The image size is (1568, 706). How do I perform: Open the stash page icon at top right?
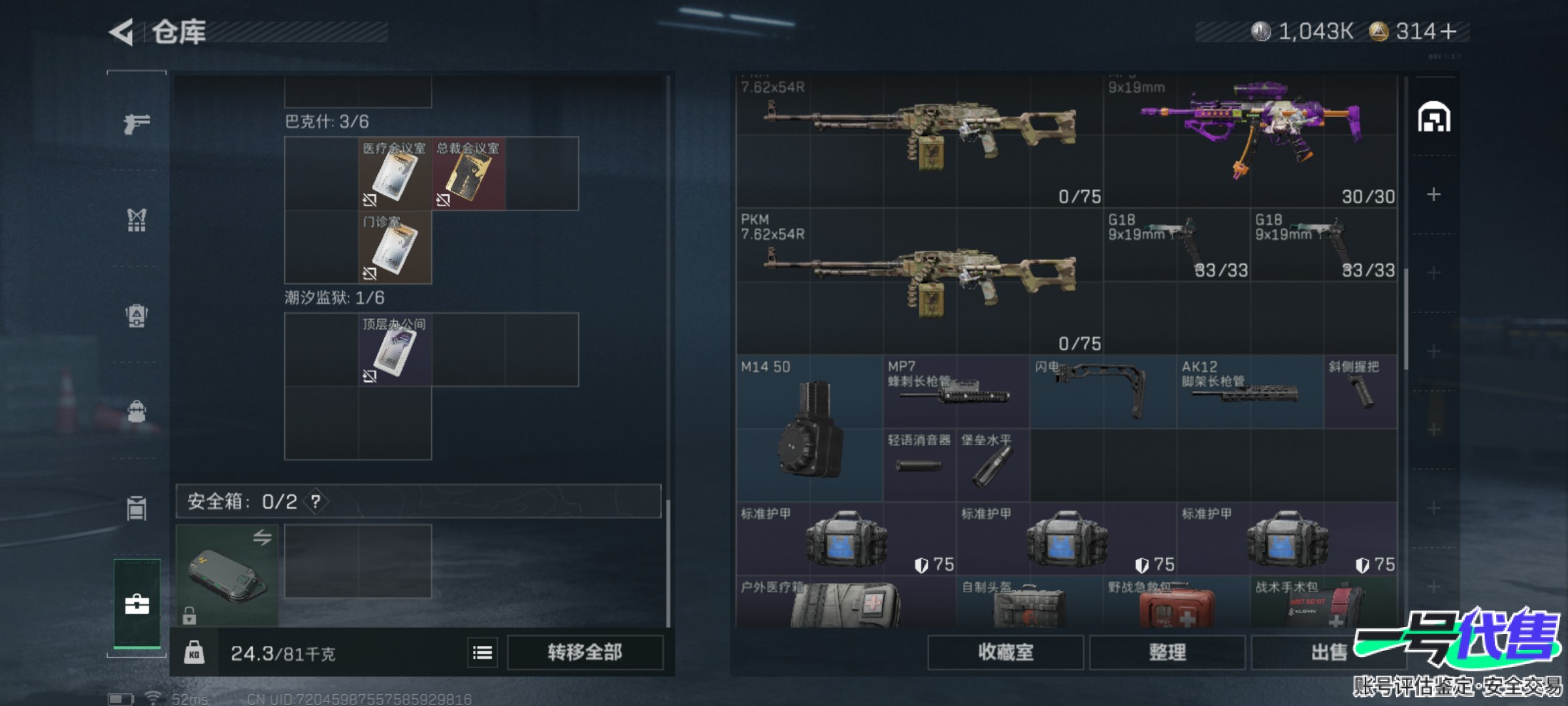[1433, 118]
